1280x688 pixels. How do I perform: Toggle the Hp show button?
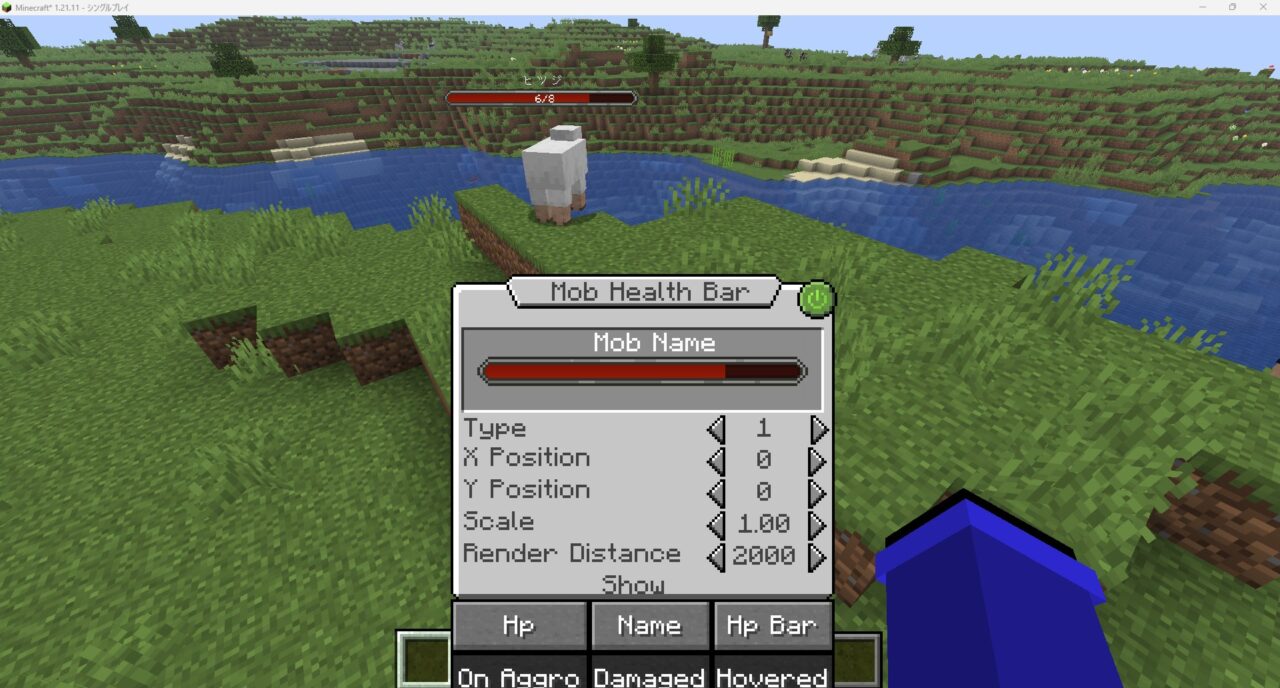click(x=519, y=626)
